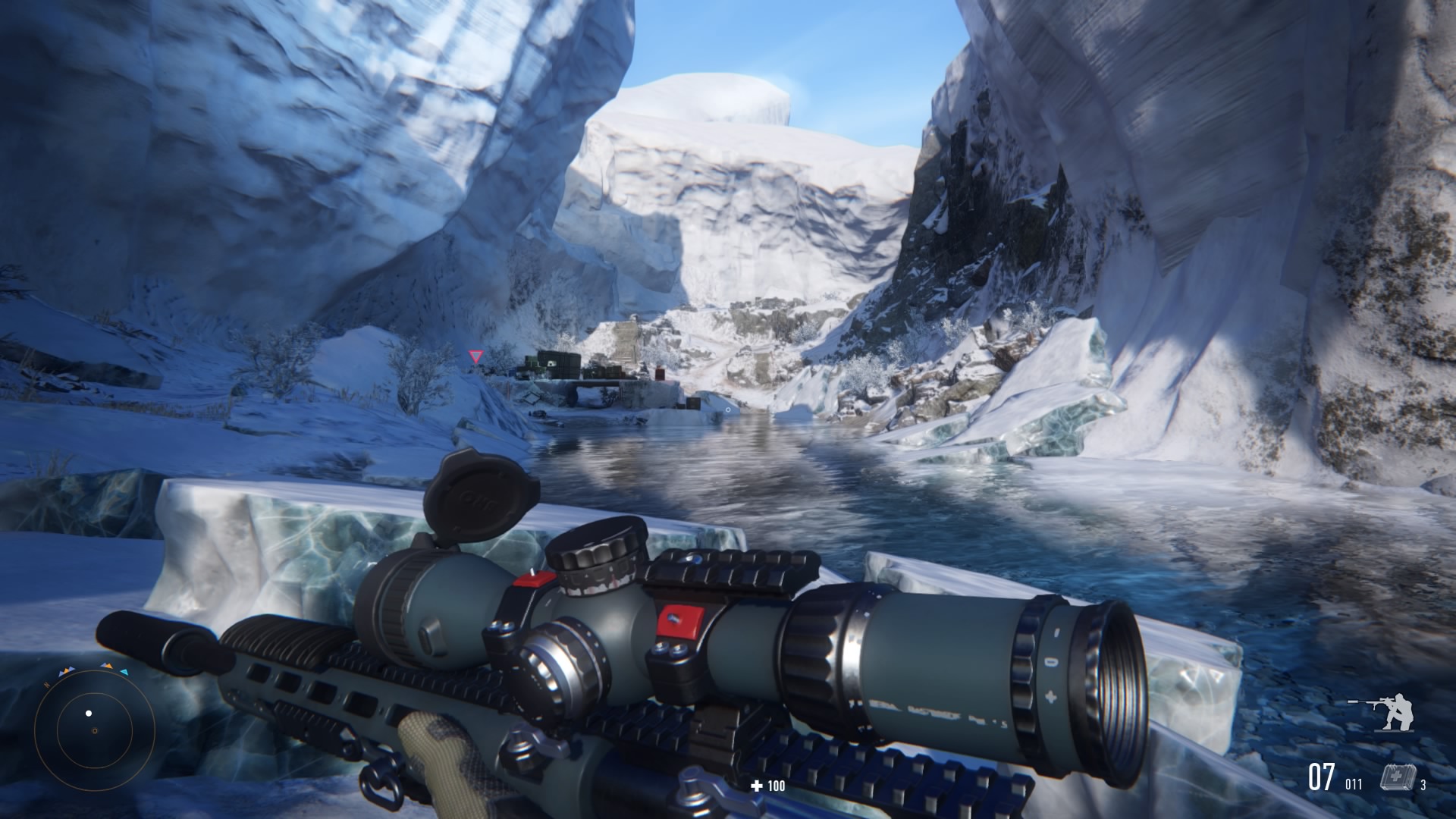Select the medkit icon
This screenshot has height=819, width=1456.
(1393, 779)
